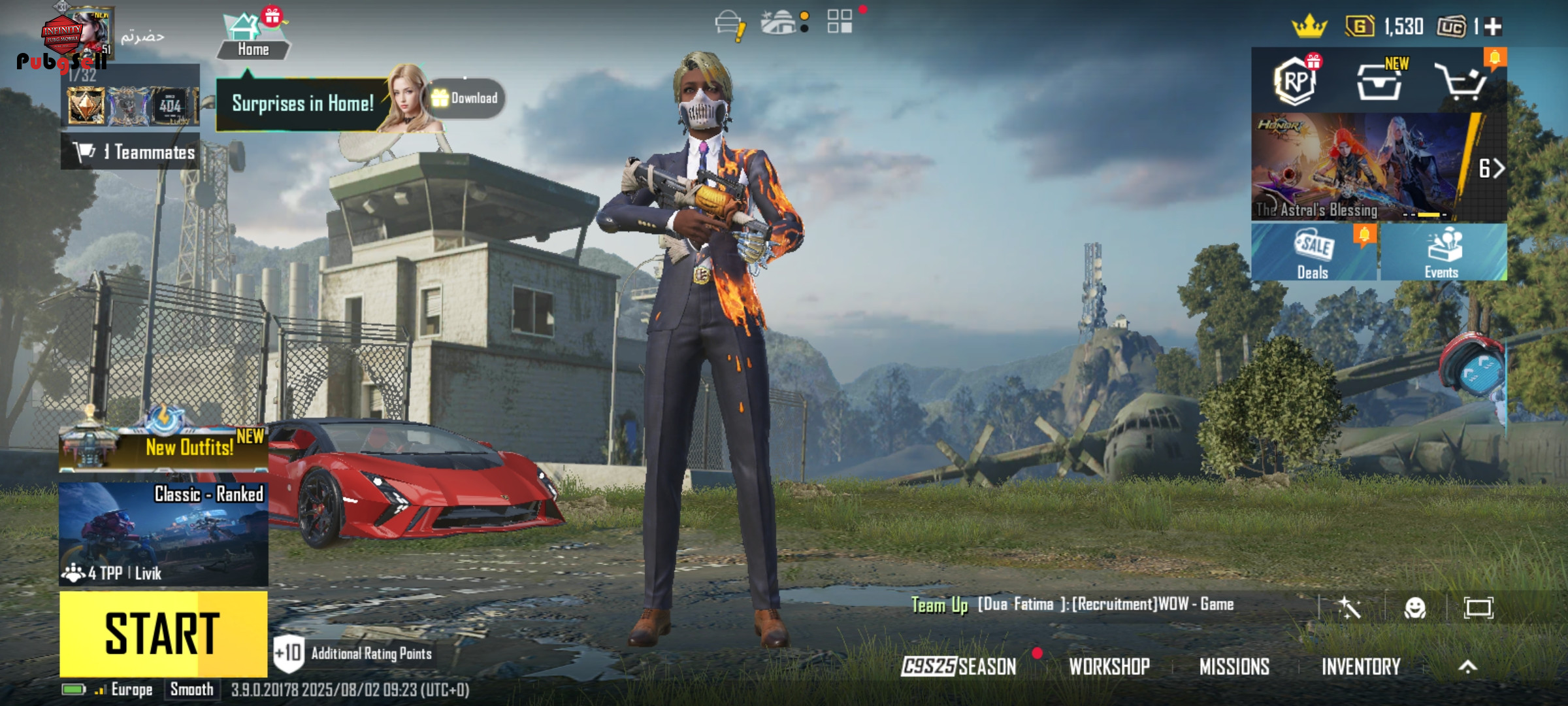
Task: Tap the yellow START button
Action: click(163, 633)
